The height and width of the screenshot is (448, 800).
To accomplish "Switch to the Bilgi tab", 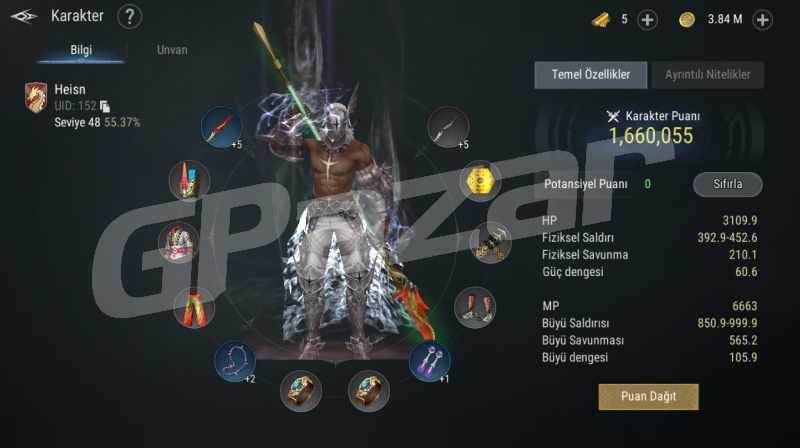I will pyautogui.click(x=81, y=50).
